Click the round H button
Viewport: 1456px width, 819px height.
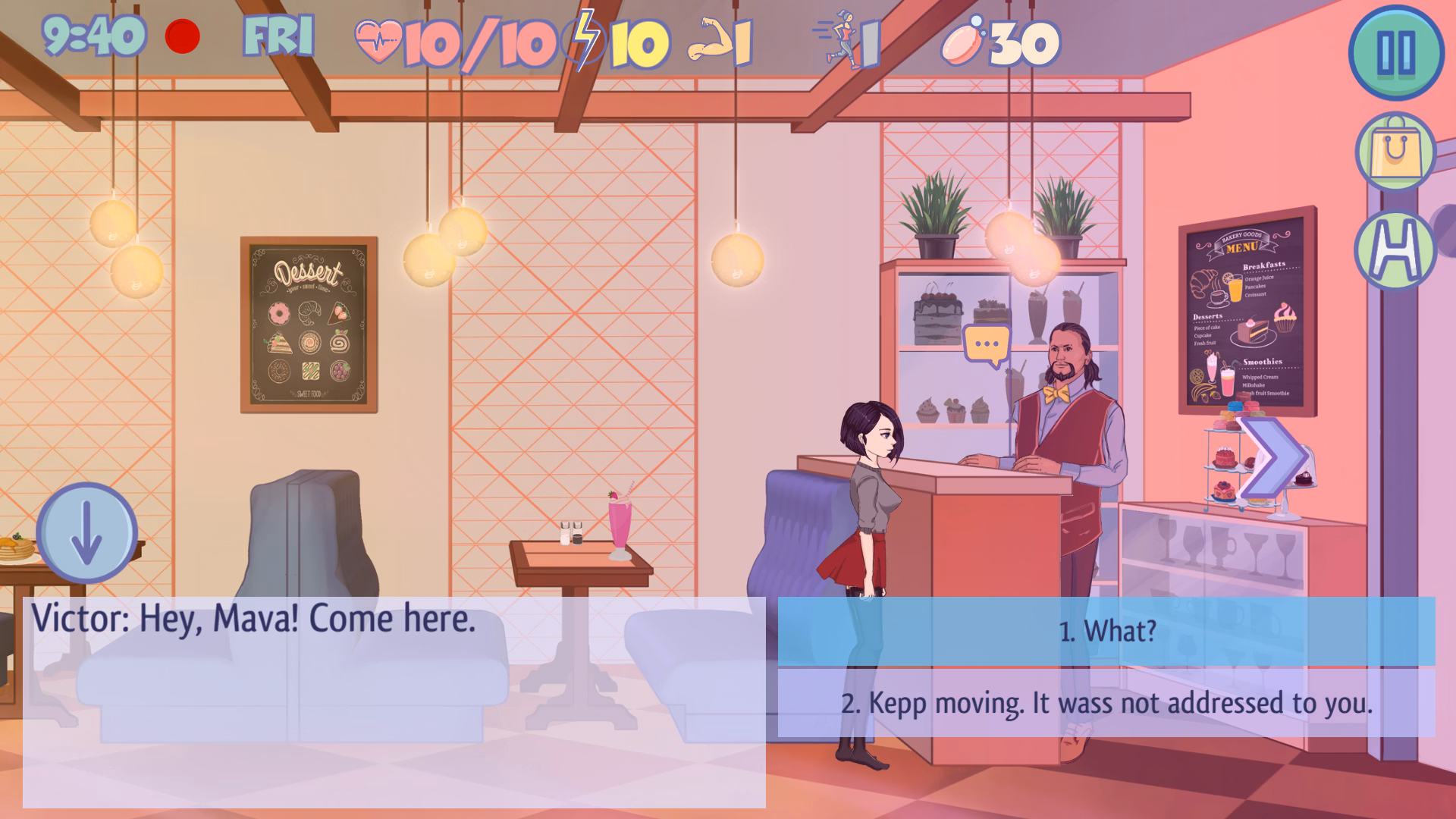(1395, 249)
